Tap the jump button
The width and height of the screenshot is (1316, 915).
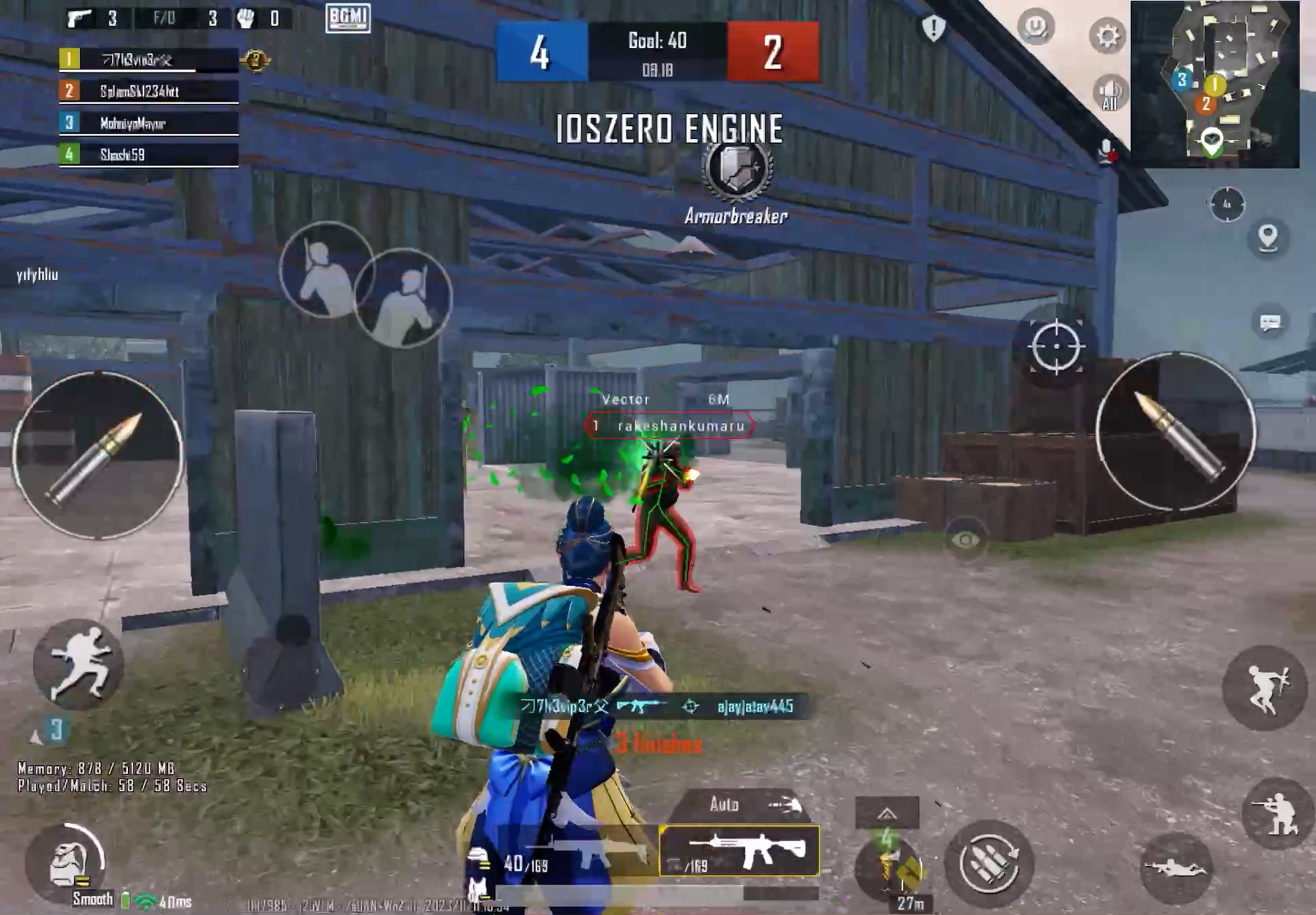[1264, 687]
